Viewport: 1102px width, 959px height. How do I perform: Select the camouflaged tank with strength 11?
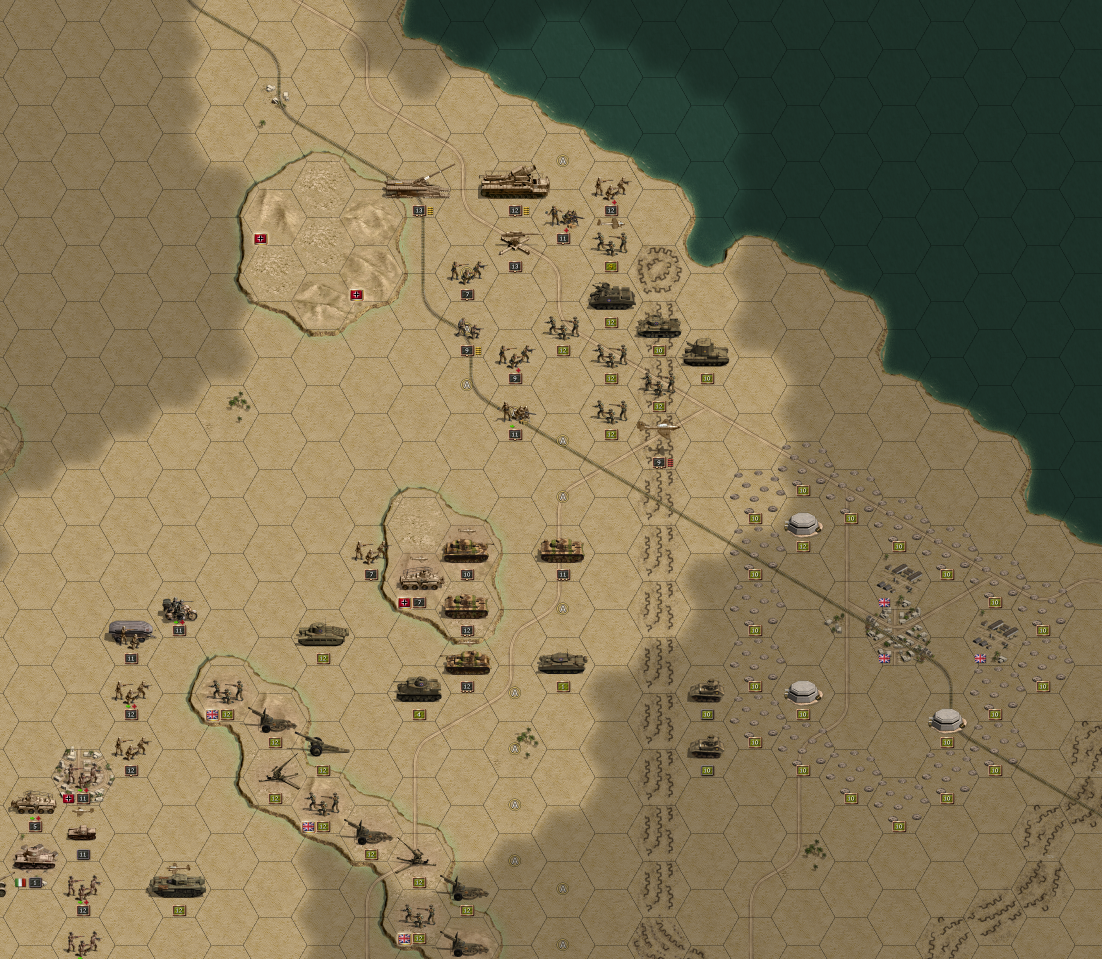562,550
